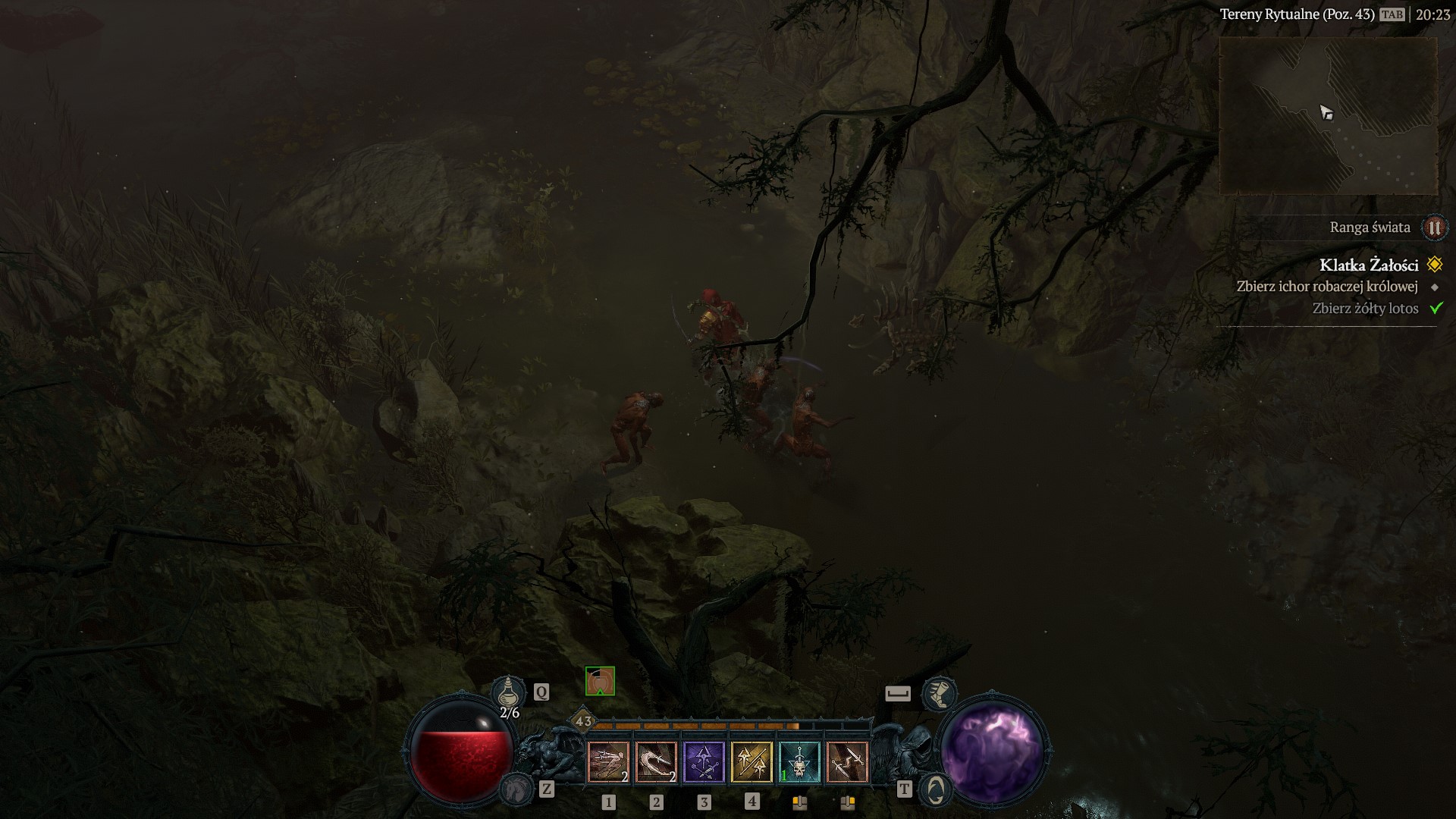Trigger the golden dual-blades skill bound to key 2
This screenshot has height=819, width=1456.
click(x=753, y=762)
